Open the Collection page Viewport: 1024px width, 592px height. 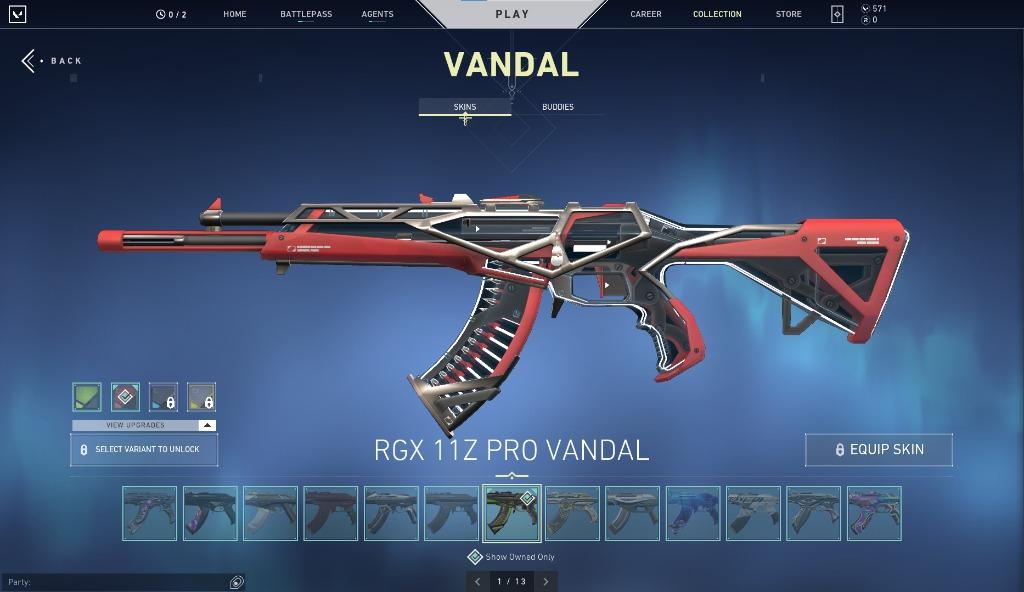[x=717, y=14]
